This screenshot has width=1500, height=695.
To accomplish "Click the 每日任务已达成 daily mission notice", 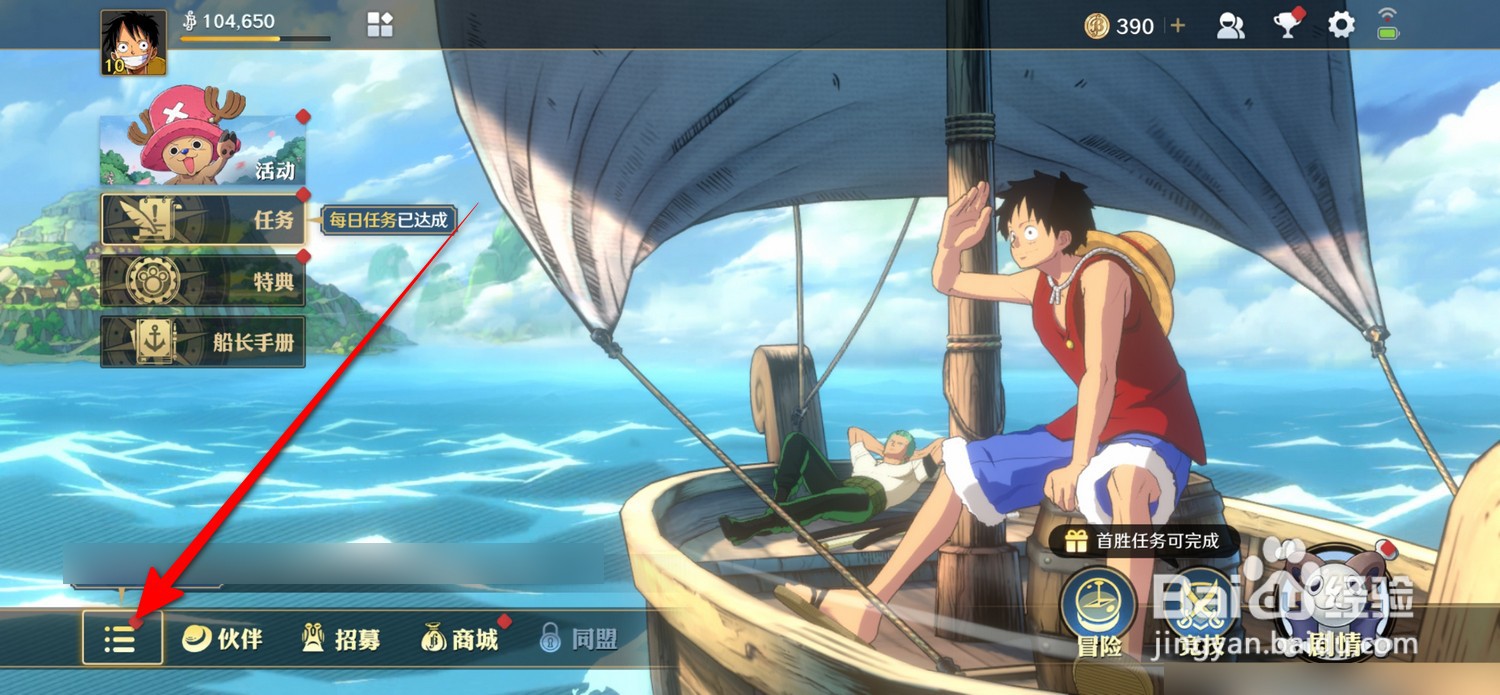I will (388, 220).
